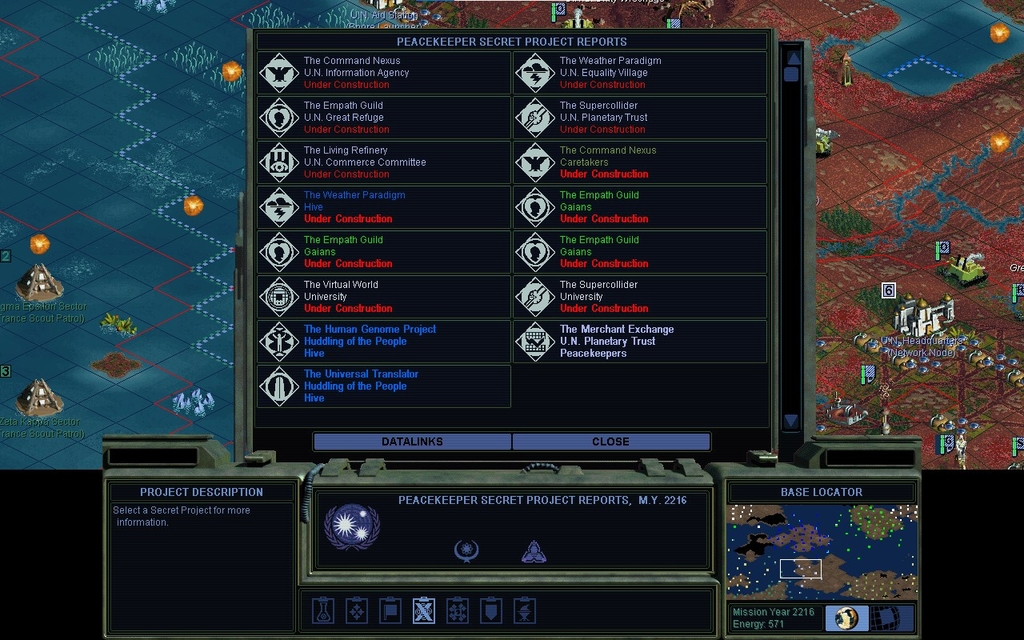Pick The Supercollider at U.N. Planetary Trust
1024x640 pixels.
point(640,118)
